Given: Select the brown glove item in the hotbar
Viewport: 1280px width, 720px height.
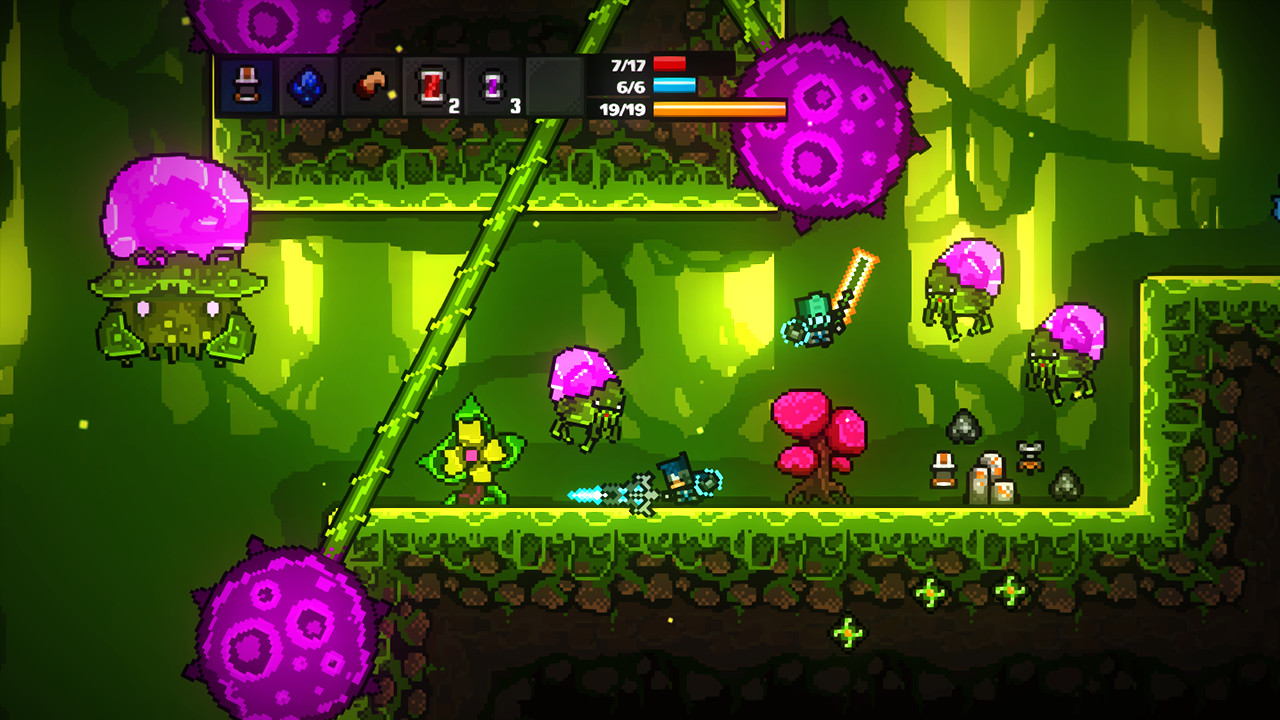Looking at the screenshot, I should point(370,84).
